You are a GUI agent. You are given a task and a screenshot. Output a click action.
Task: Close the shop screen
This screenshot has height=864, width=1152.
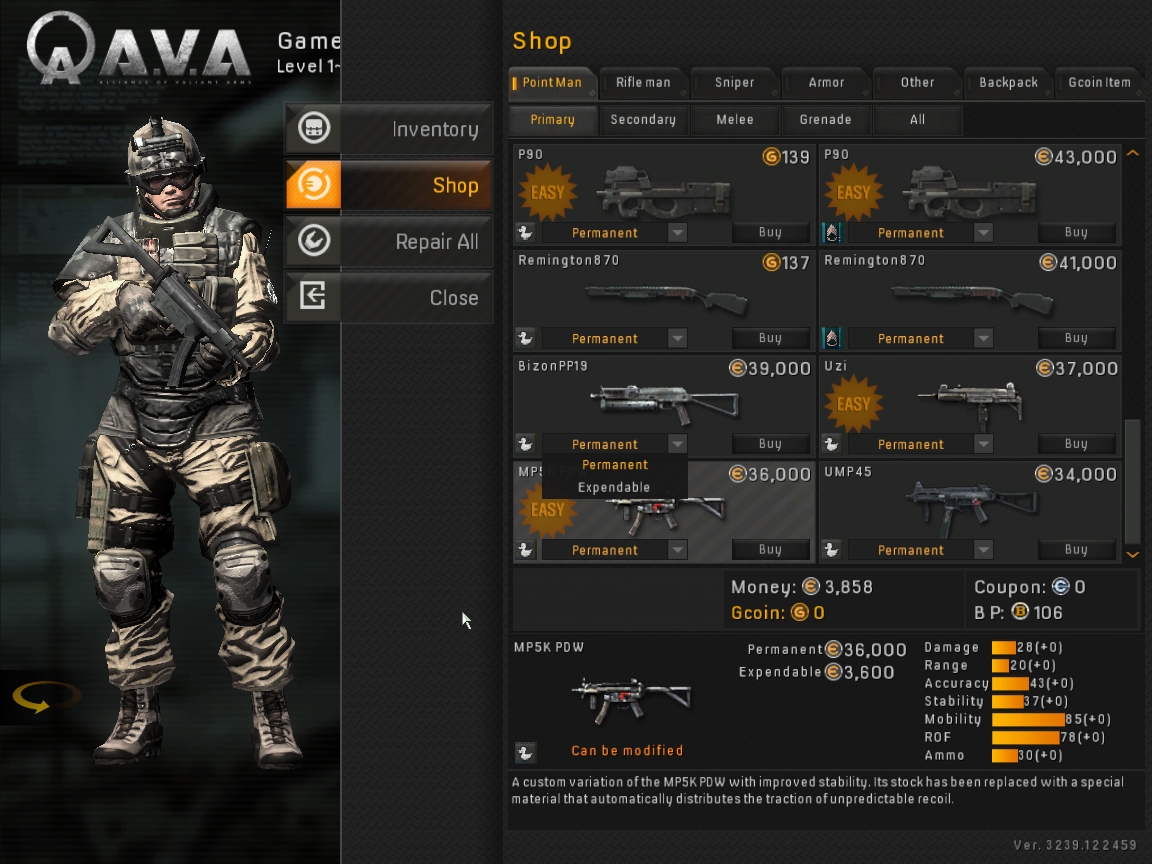(x=389, y=298)
